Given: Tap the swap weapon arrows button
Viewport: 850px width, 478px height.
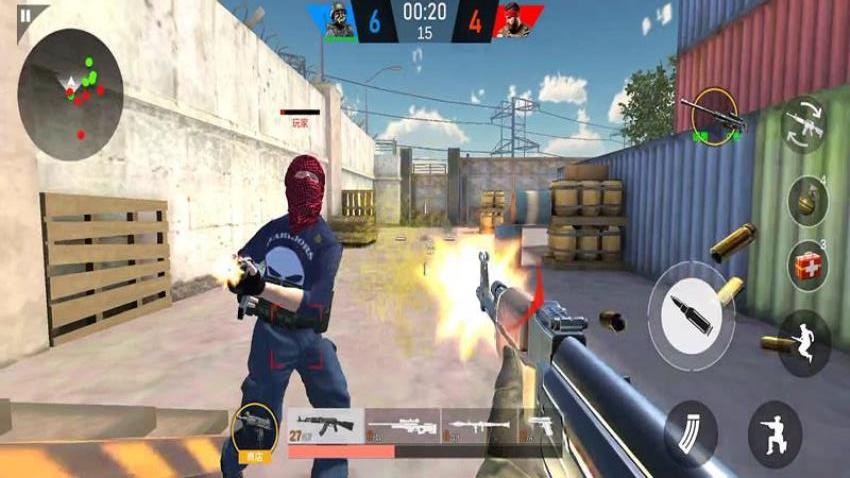Looking at the screenshot, I should point(803,125).
